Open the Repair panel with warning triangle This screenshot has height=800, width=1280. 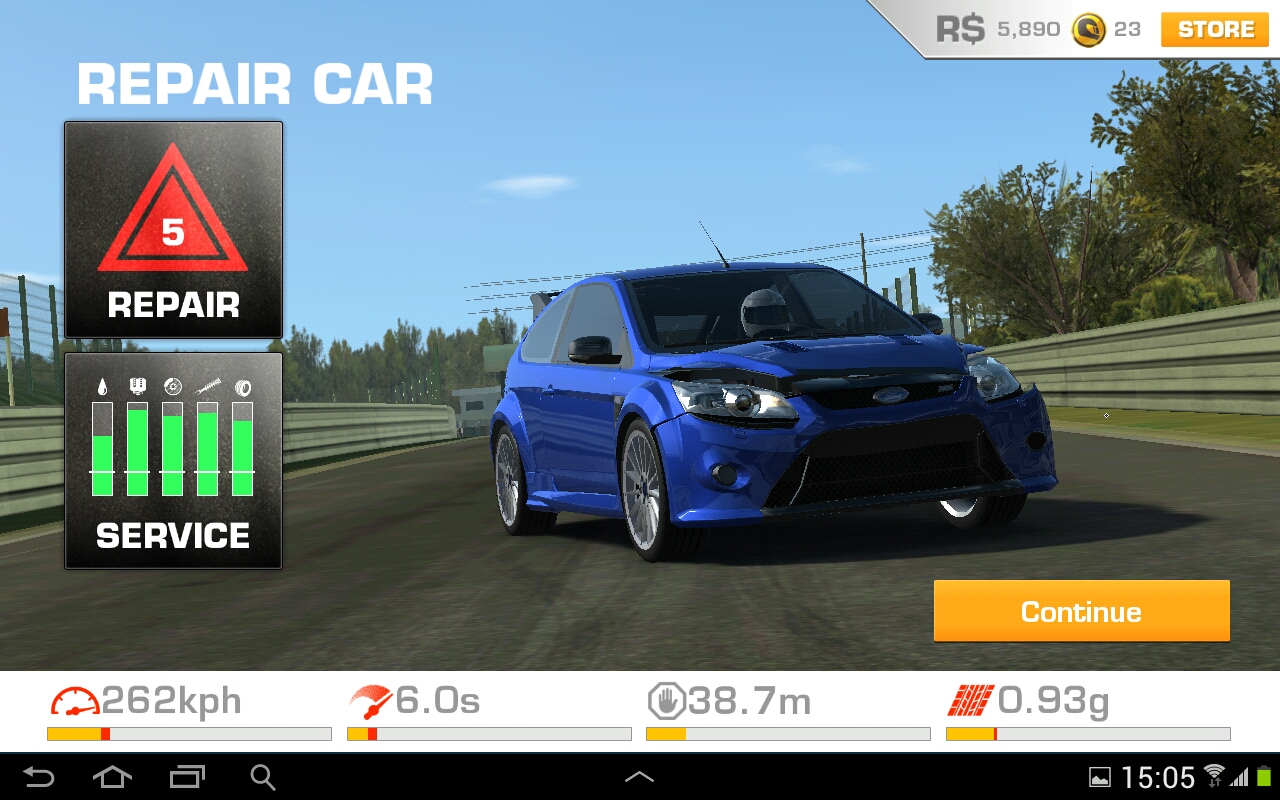click(x=173, y=229)
